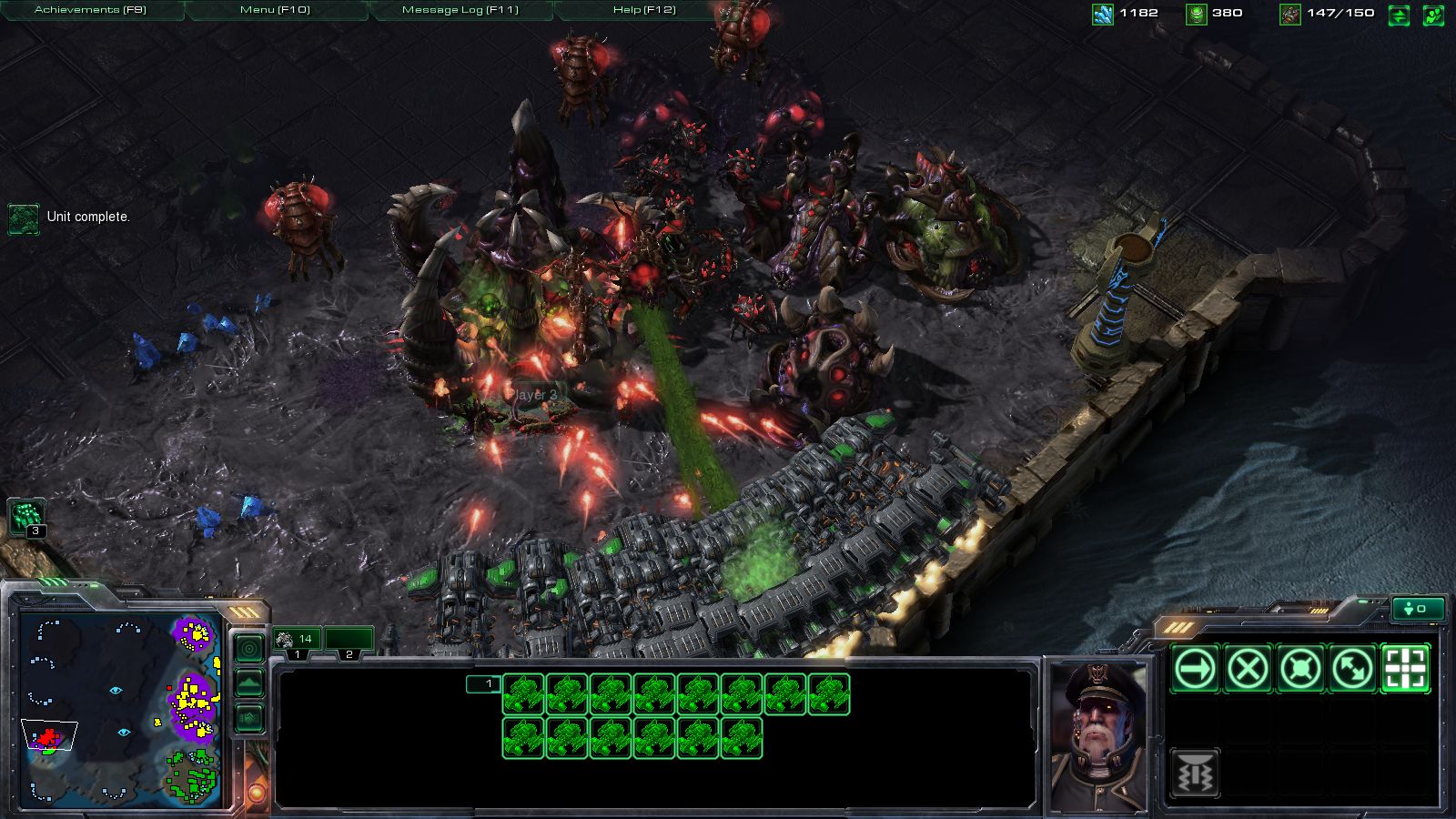This screenshot has width=1456, height=819.
Task: Choose the Patrol command
Action: pos(1353,670)
